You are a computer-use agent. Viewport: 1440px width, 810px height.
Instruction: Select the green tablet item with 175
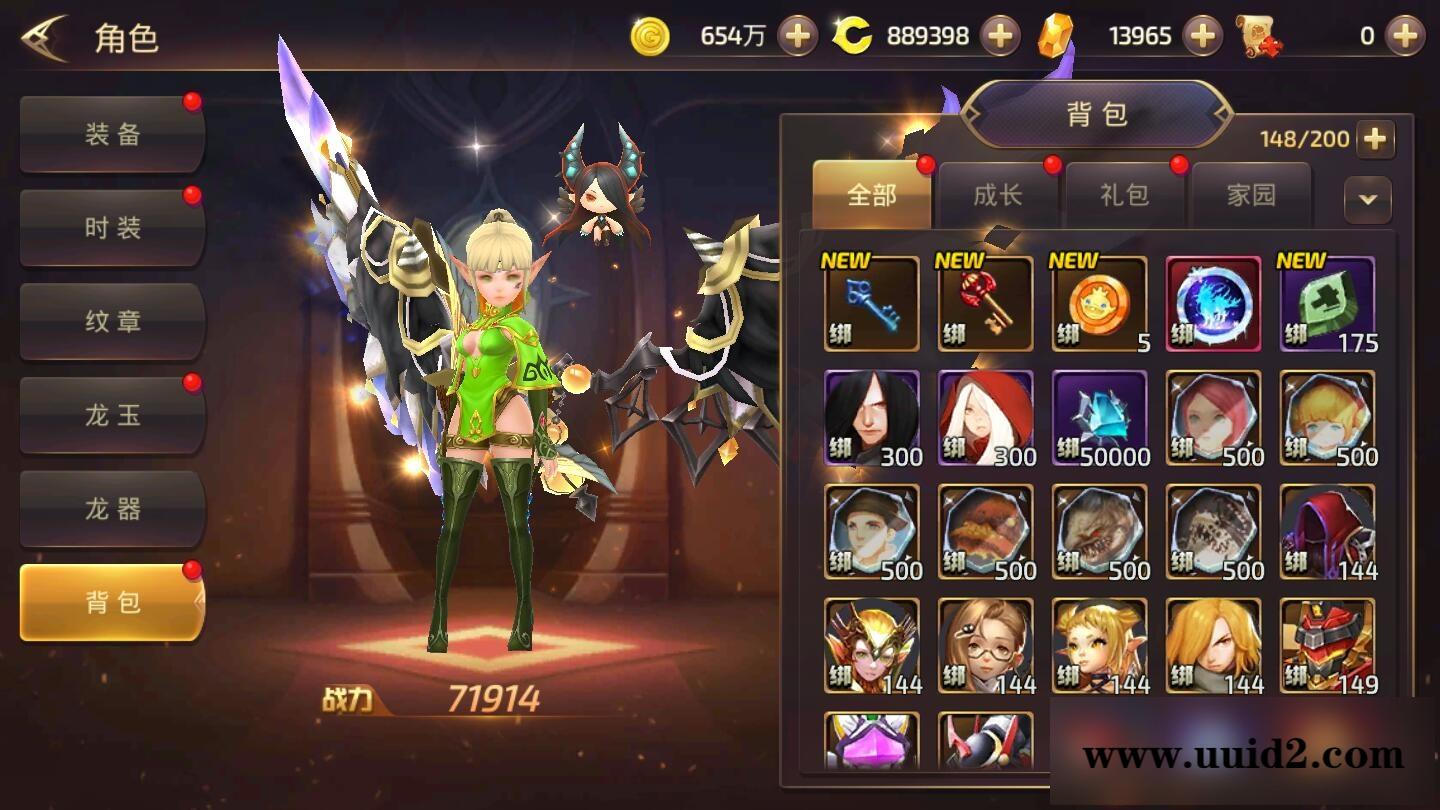pyautogui.click(x=1327, y=304)
